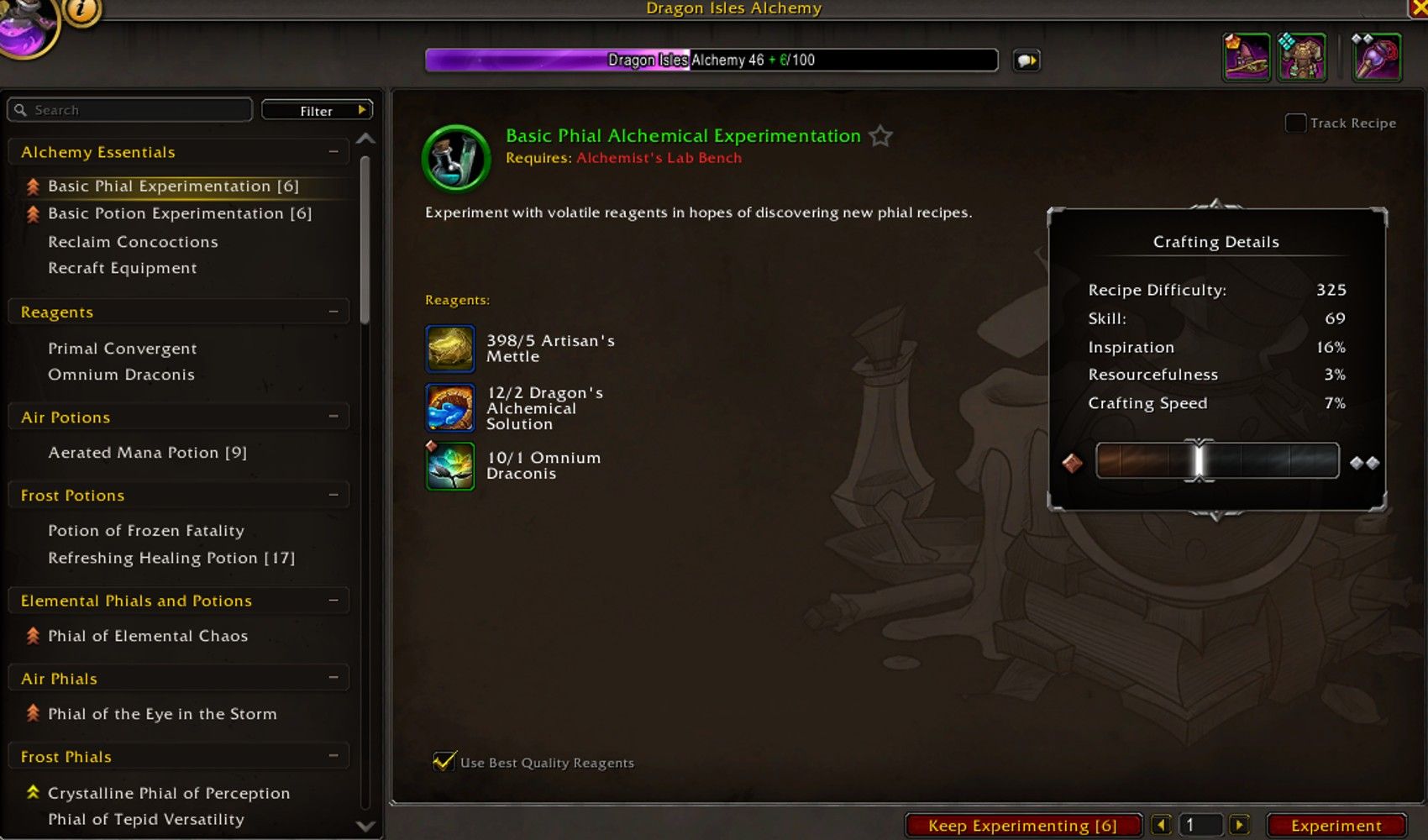1428x840 pixels.
Task: Select Basic Potion Experimentation from the list
Action: 179,213
